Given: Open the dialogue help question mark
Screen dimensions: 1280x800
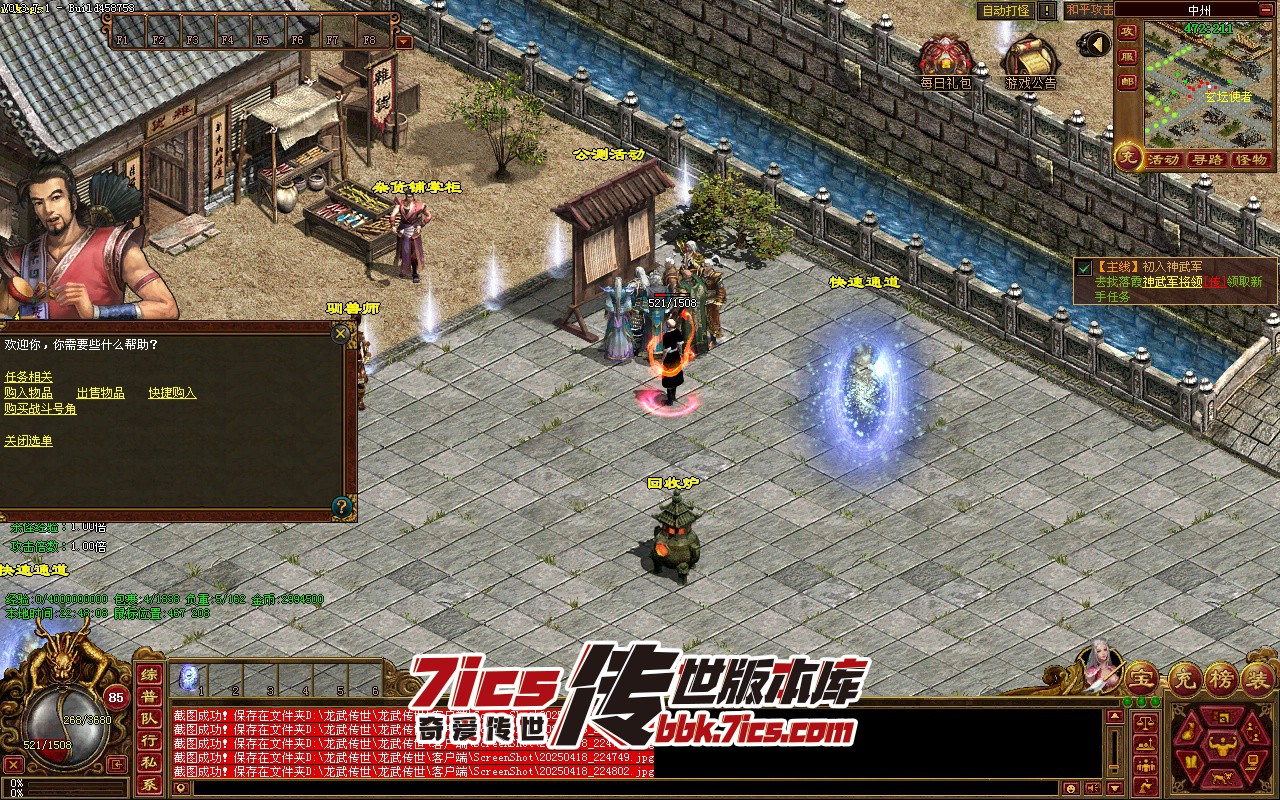Looking at the screenshot, I should [x=342, y=506].
